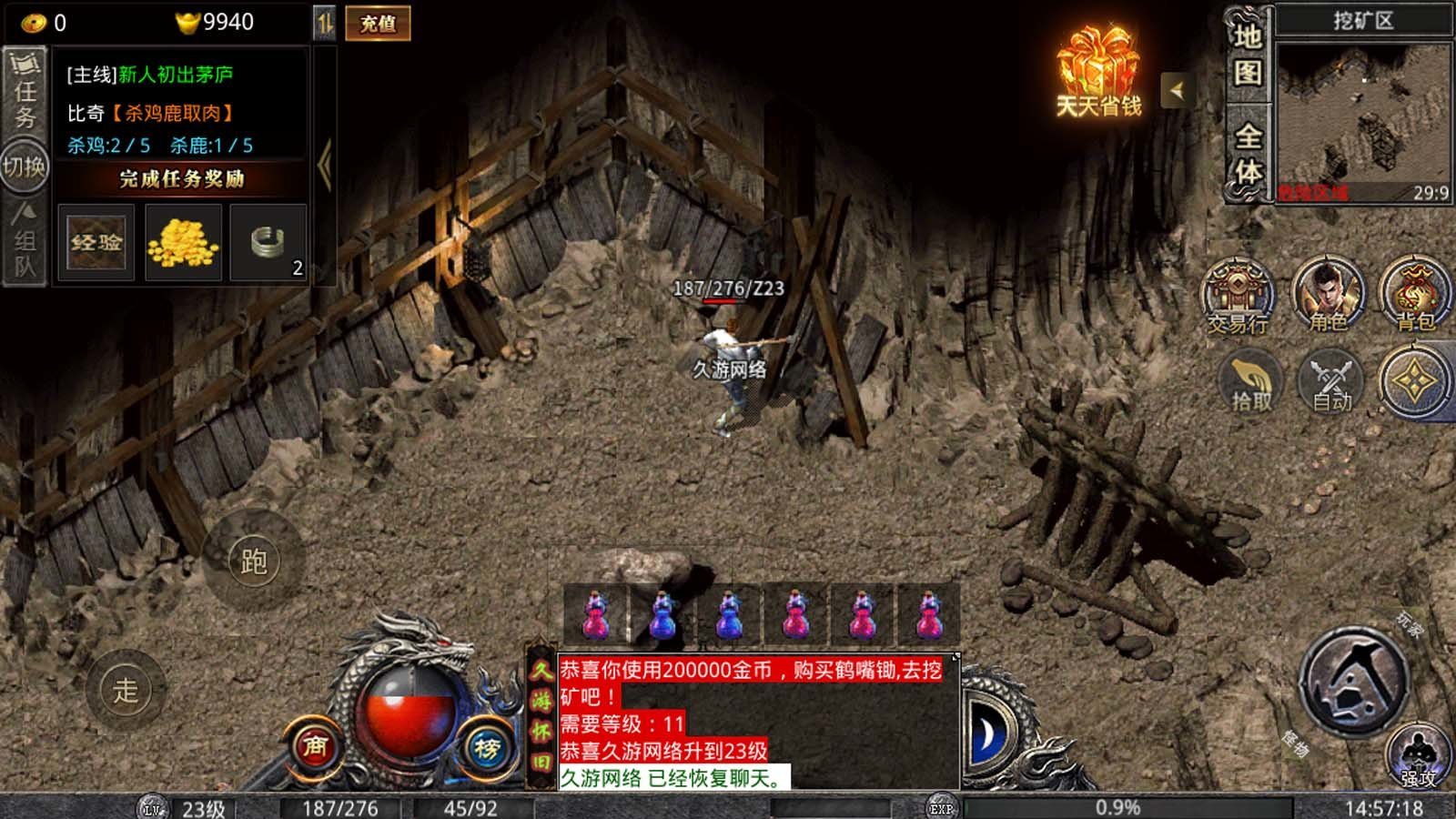This screenshot has height=819, width=1456.
Task: Tap the 切换 switch button
Action: pos(25,167)
